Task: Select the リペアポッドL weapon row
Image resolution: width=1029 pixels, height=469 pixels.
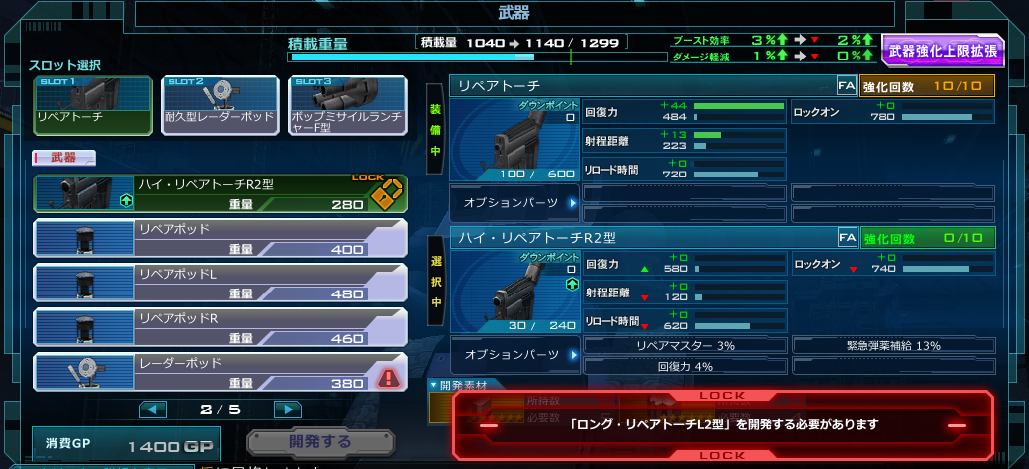Action: pyautogui.click(x=220, y=283)
